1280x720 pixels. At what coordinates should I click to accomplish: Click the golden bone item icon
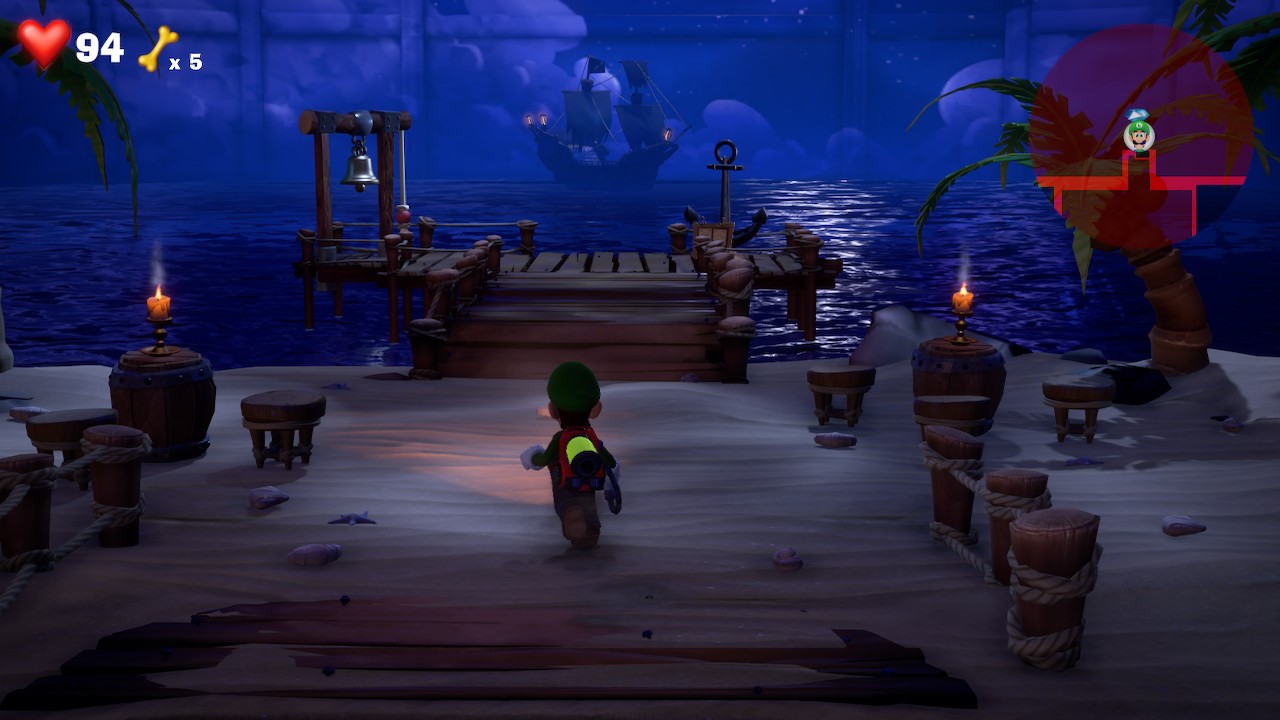tap(157, 49)
